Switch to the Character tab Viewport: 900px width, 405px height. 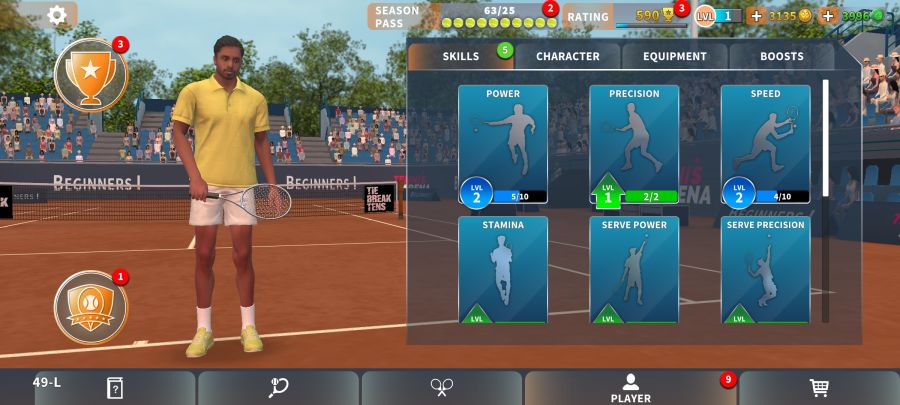568,56
